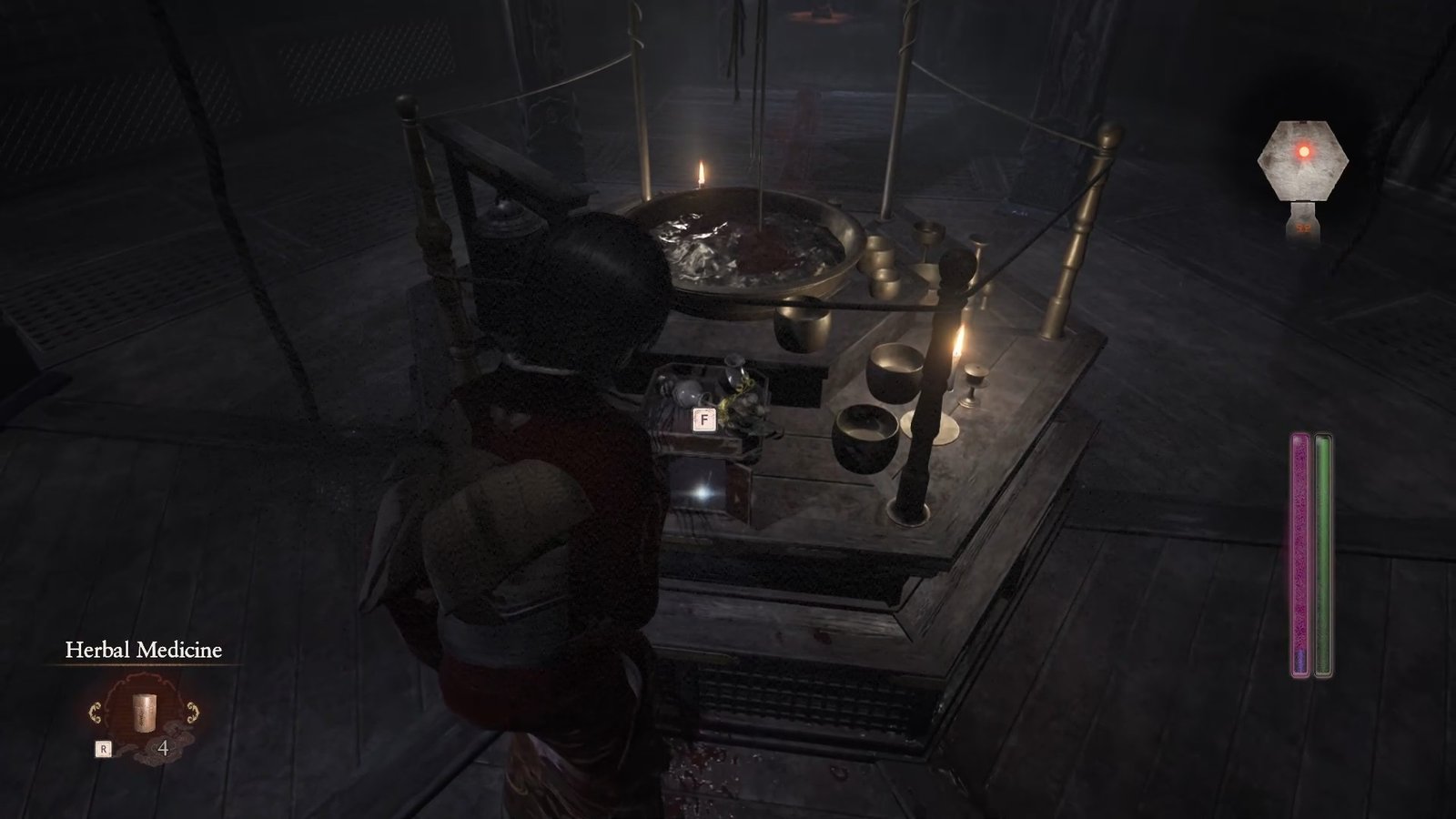1456x819 pixels.
Task: Toggle the floating wisp light below the tray
Action: point(702,494)
